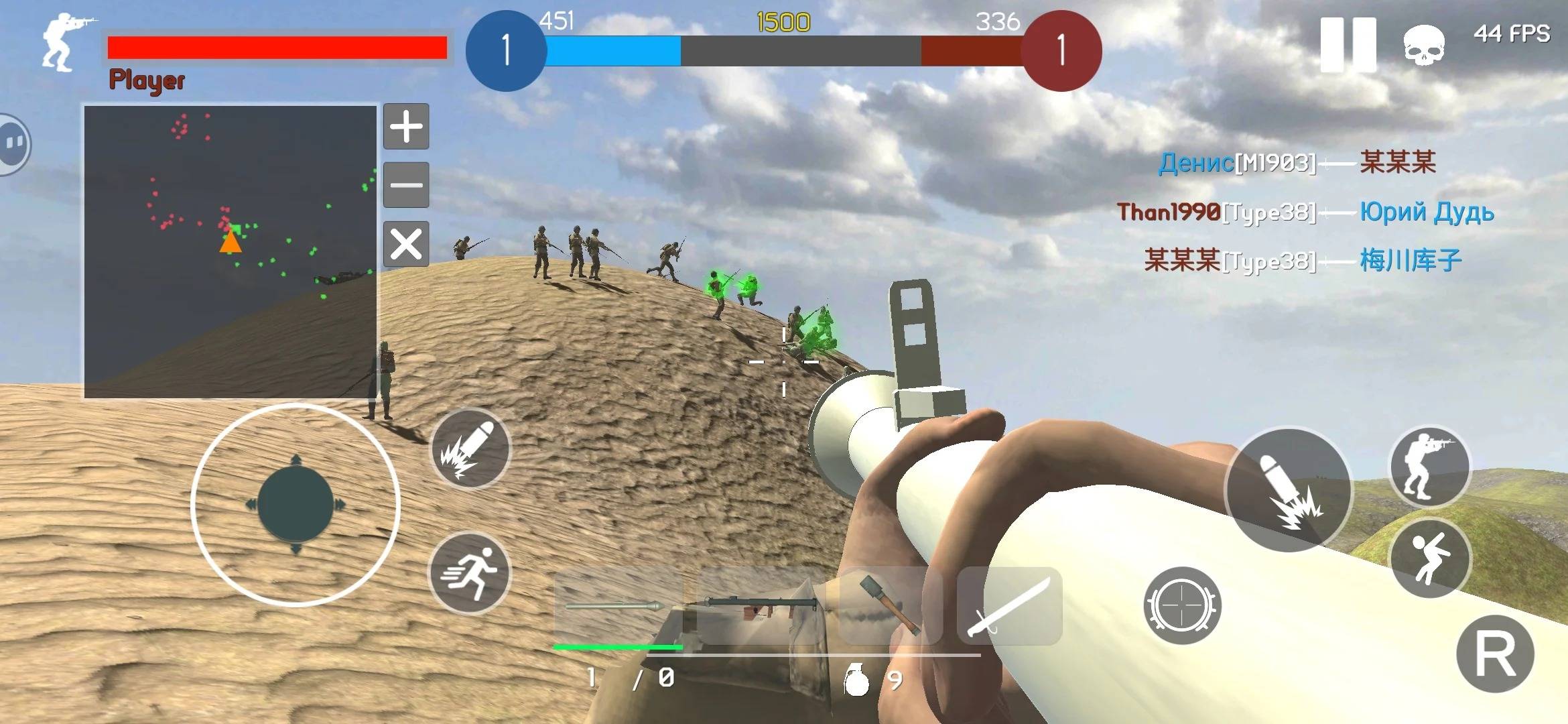Click on the minimap
Screen dimensions: 1568x724
point(230,251)
